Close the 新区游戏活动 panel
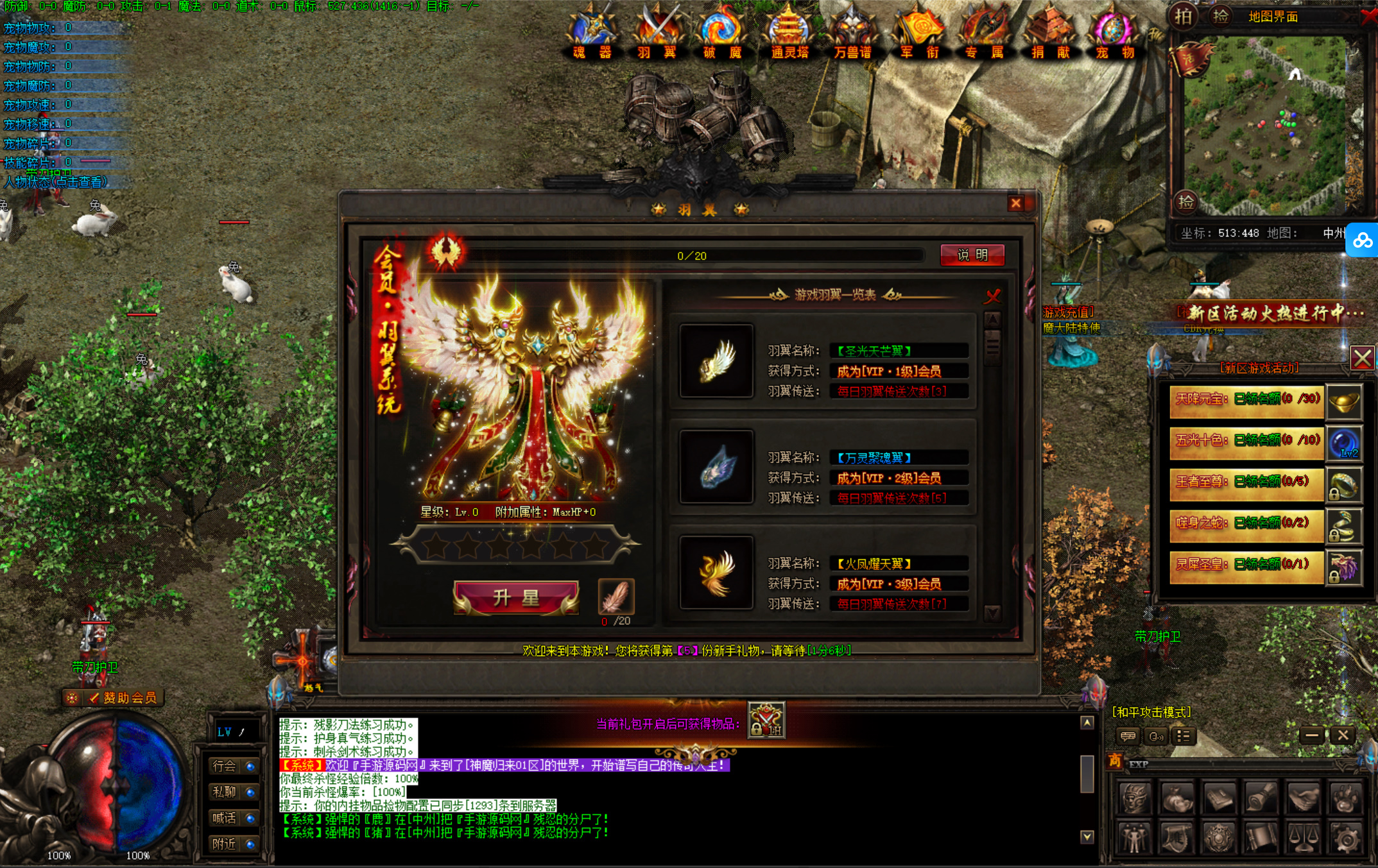The image size is (1378, 868). [x=1362, y=358]
